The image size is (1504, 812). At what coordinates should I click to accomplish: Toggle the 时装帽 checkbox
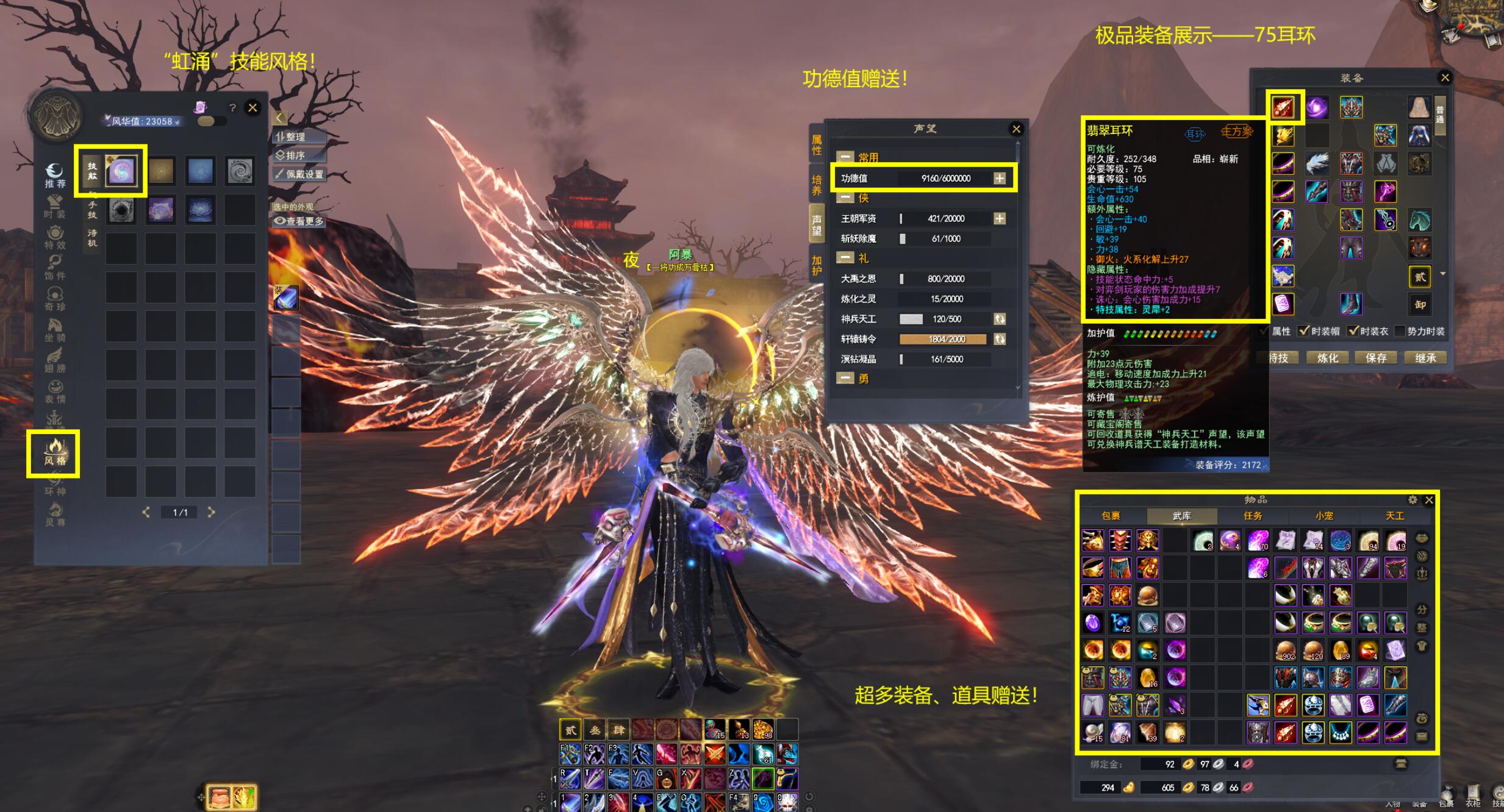point(1304,331)
